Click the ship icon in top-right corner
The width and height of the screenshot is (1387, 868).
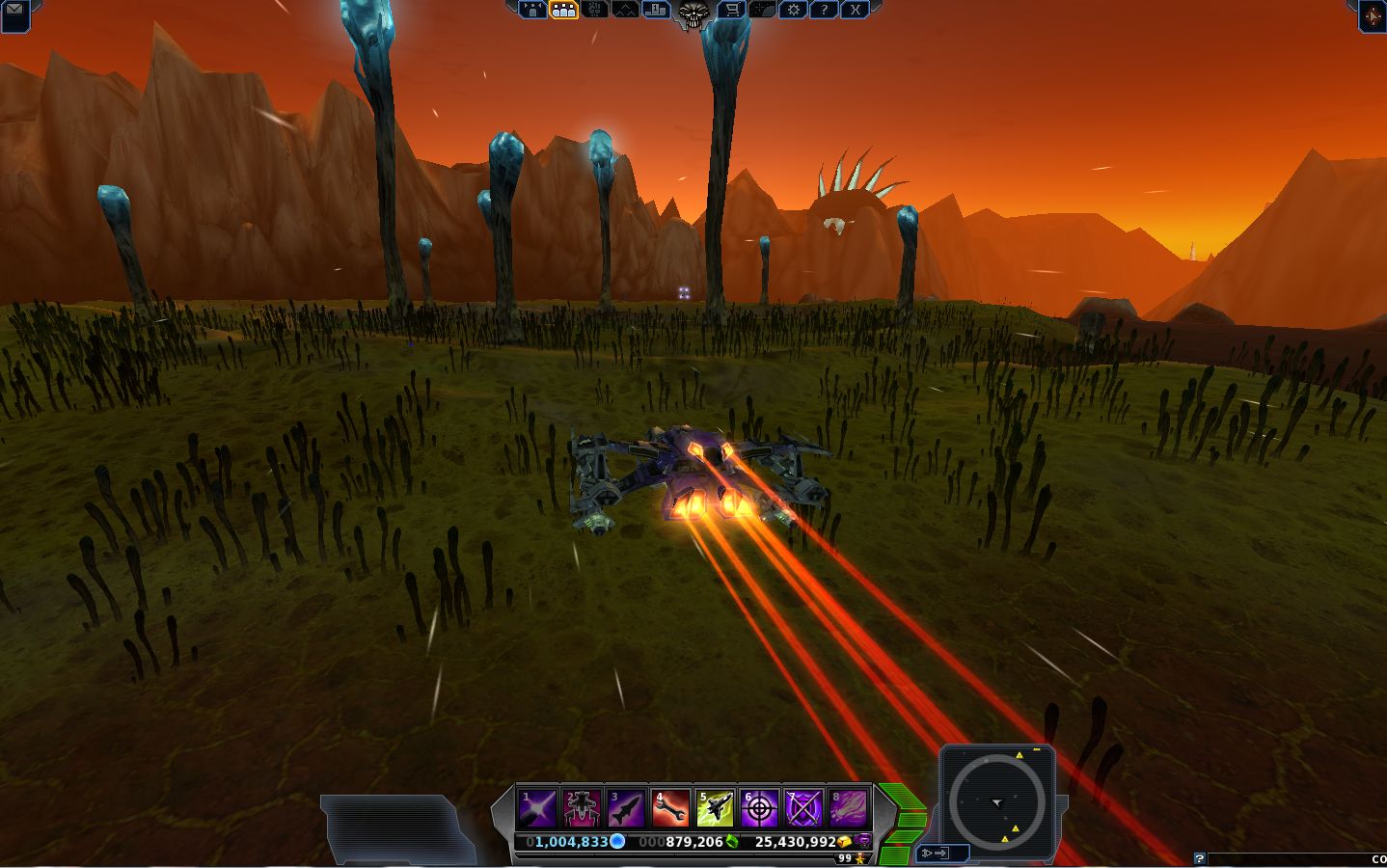tap(1373, 16)
